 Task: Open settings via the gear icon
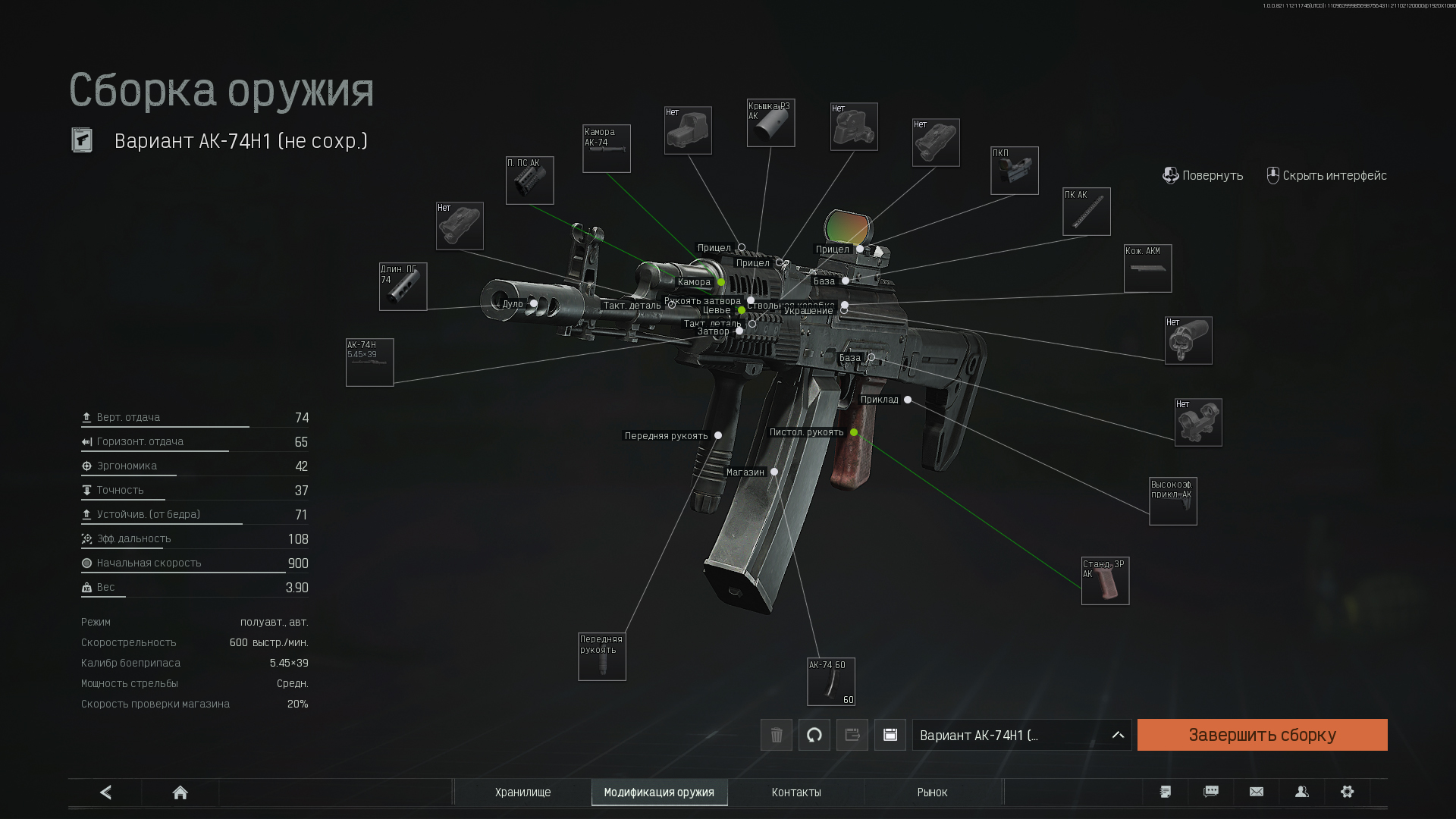1347,792
